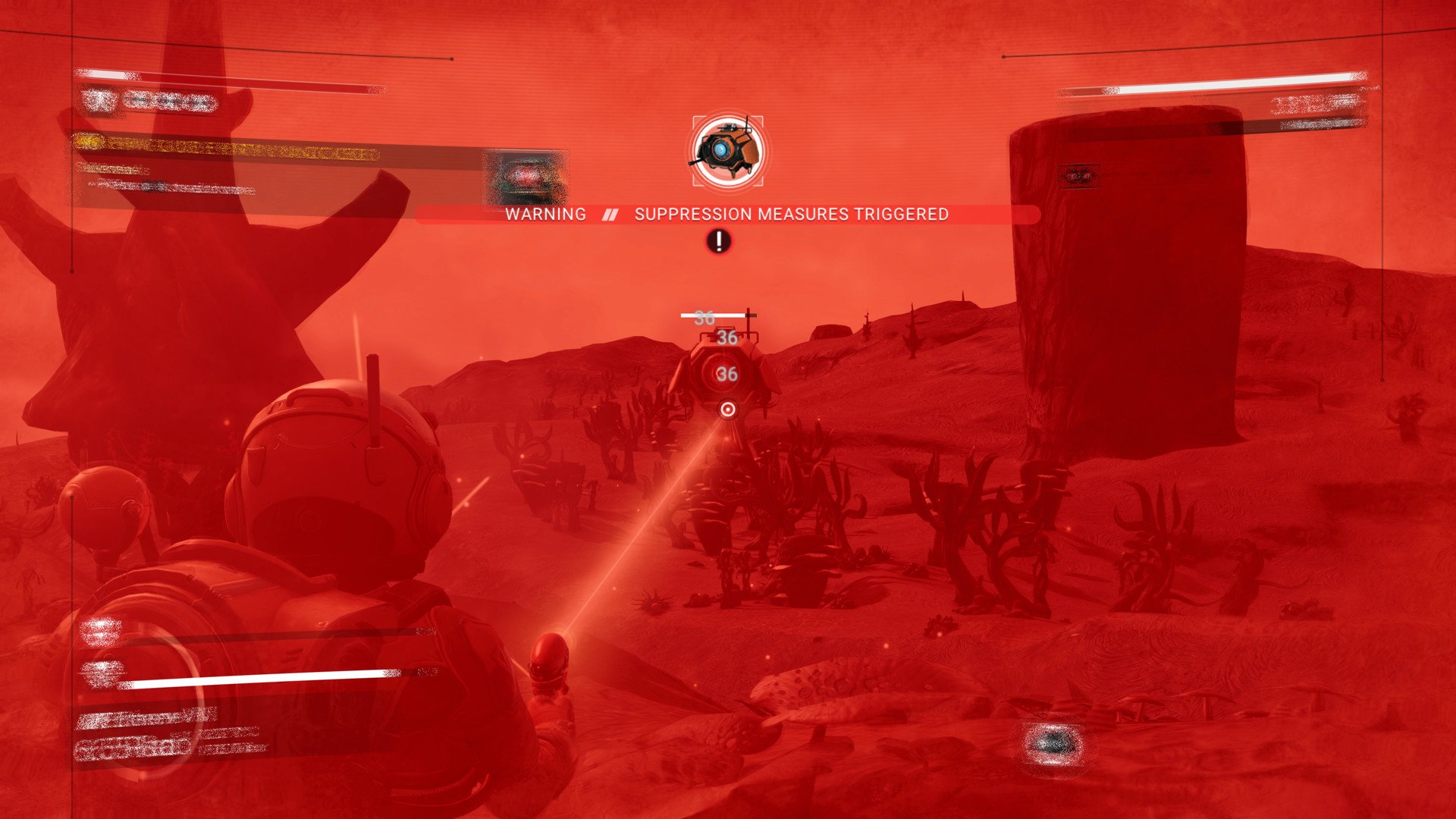Select the exclamation alert marker
Image resolution: width=1456 pixels, height=819 pixels.
point(719,241)
